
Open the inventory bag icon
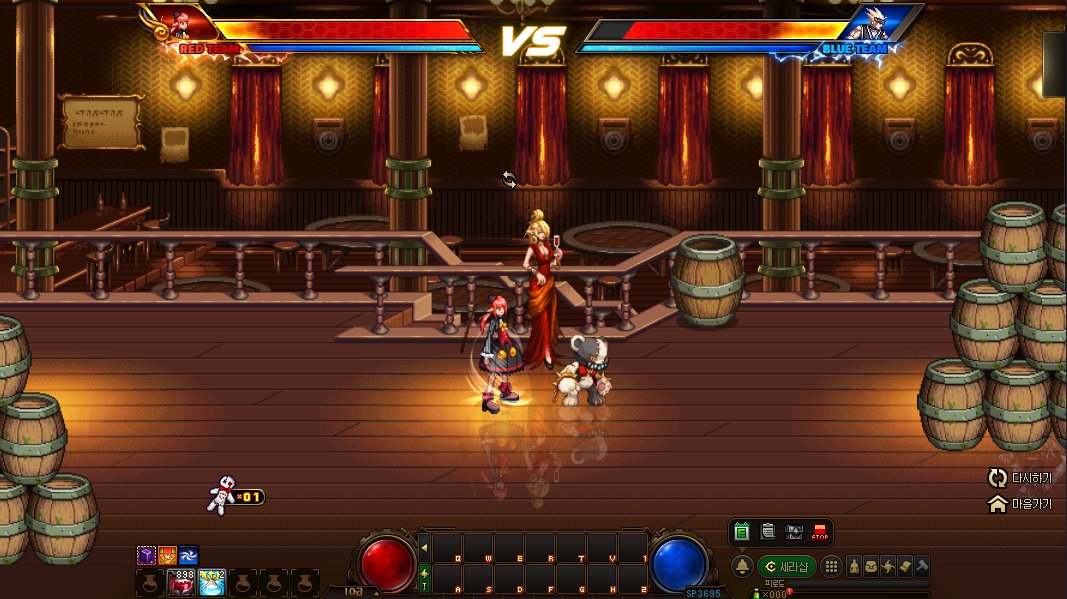871,566
